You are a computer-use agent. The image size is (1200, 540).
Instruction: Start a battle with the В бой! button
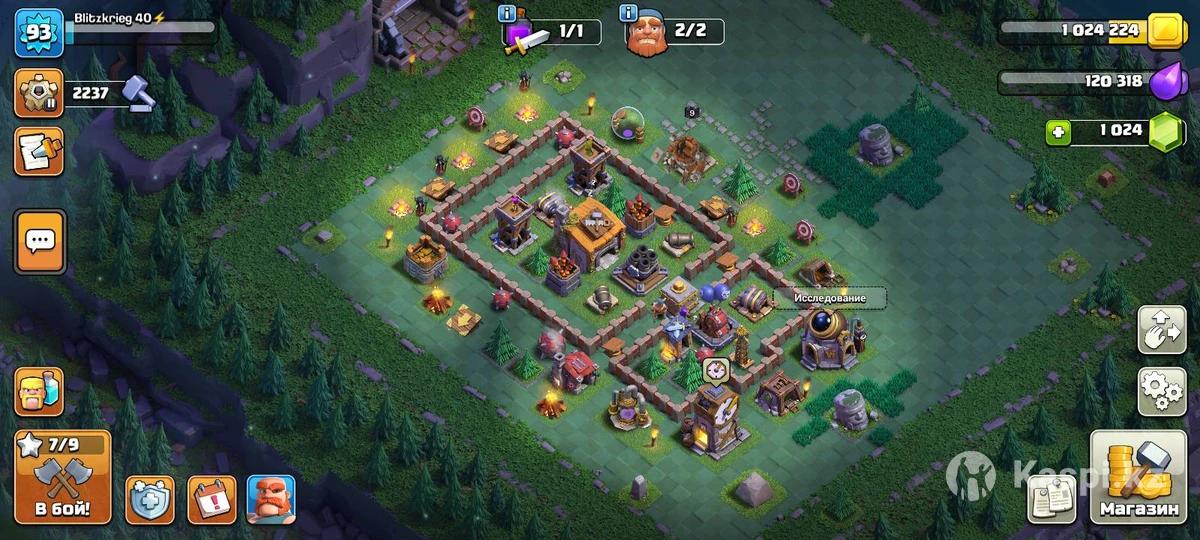pos(62,477)
